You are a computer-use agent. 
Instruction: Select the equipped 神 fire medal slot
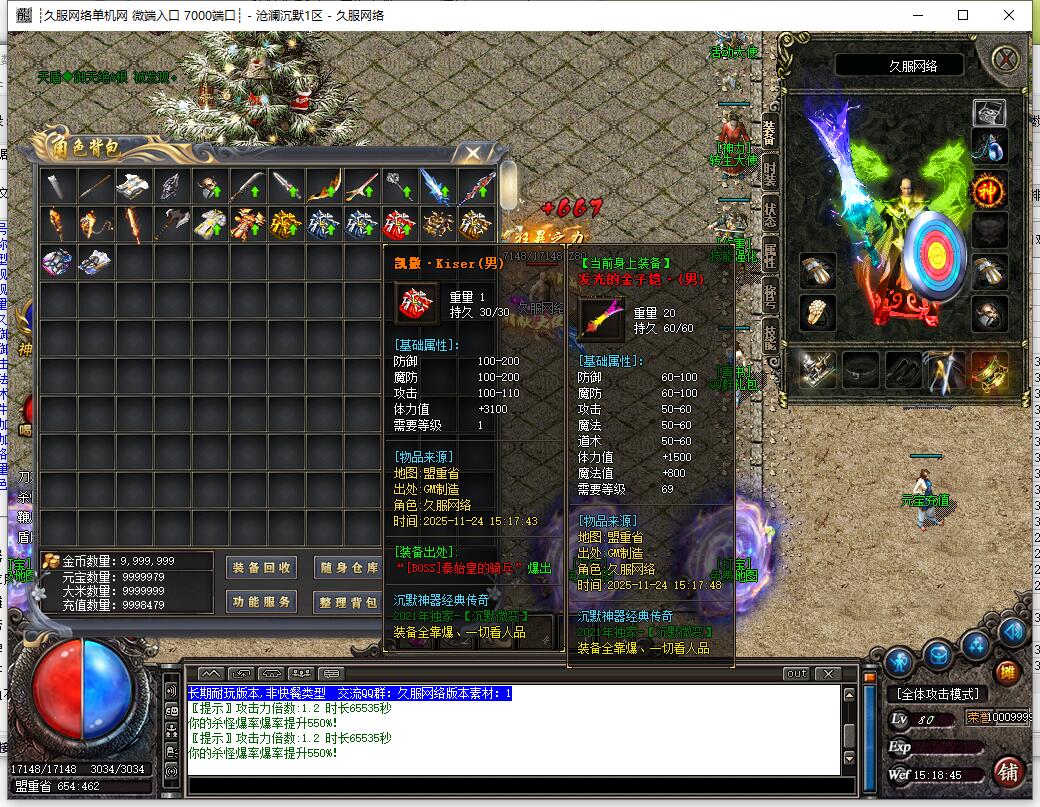pos(990,189)
